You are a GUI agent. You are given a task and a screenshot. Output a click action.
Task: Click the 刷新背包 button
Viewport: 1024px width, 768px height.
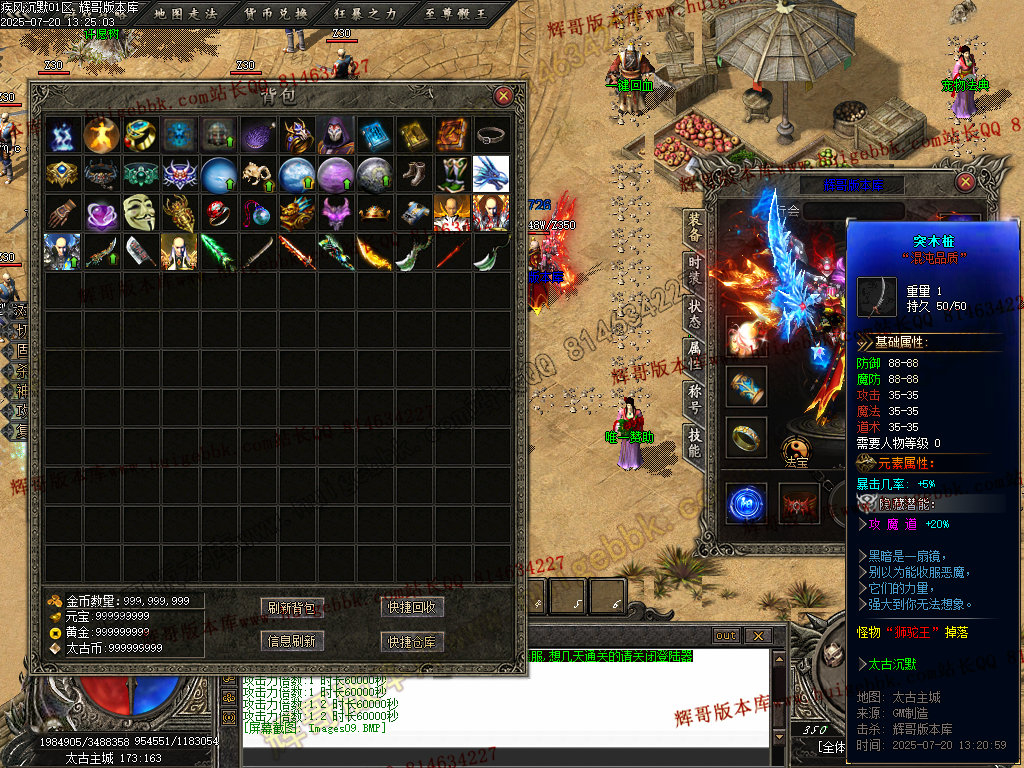click(291, 608)
